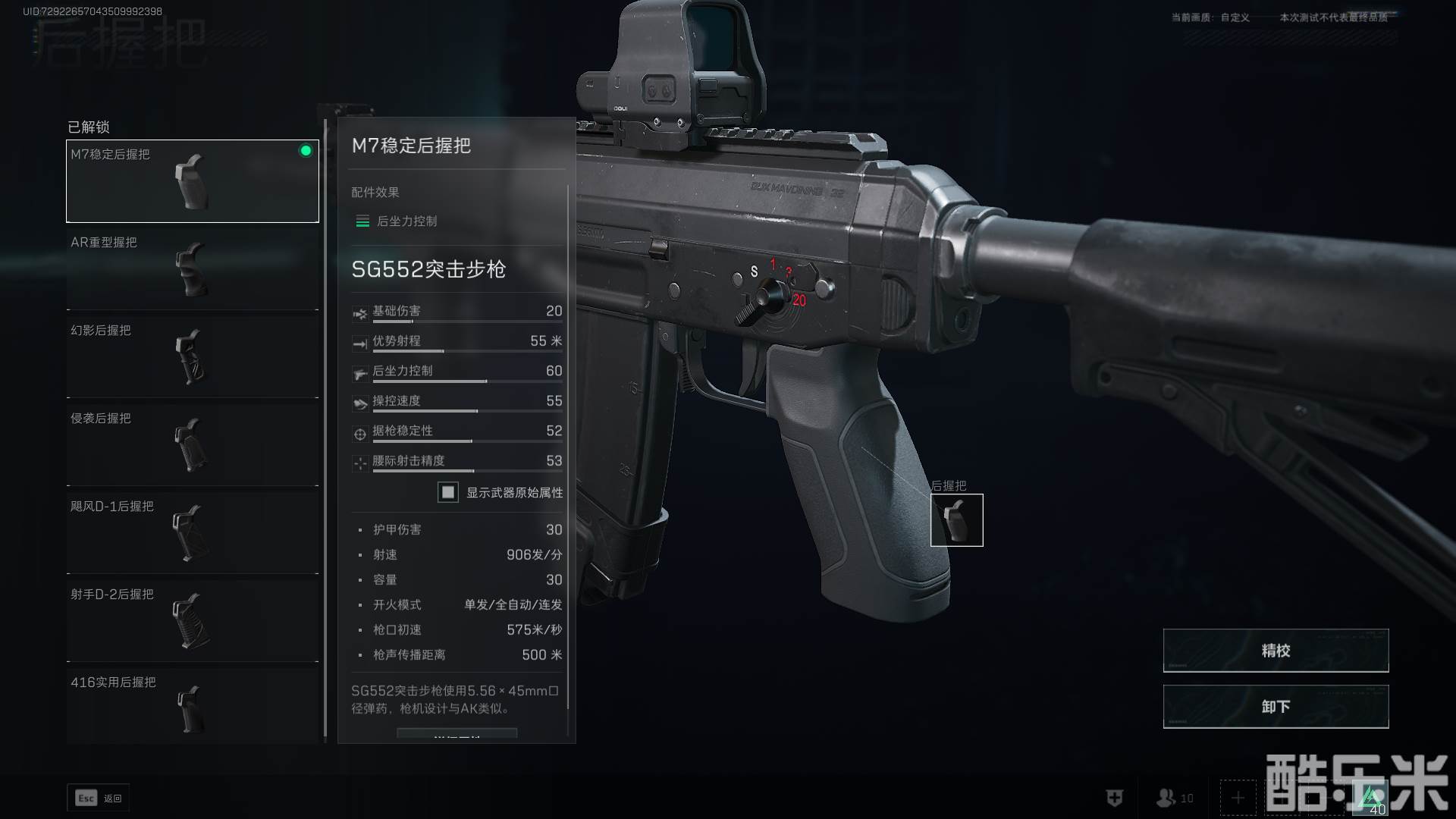This screenshot has width=1456, height=819.
Task: Pick the 416实用后握把 grip
Action: click(193, 707)
